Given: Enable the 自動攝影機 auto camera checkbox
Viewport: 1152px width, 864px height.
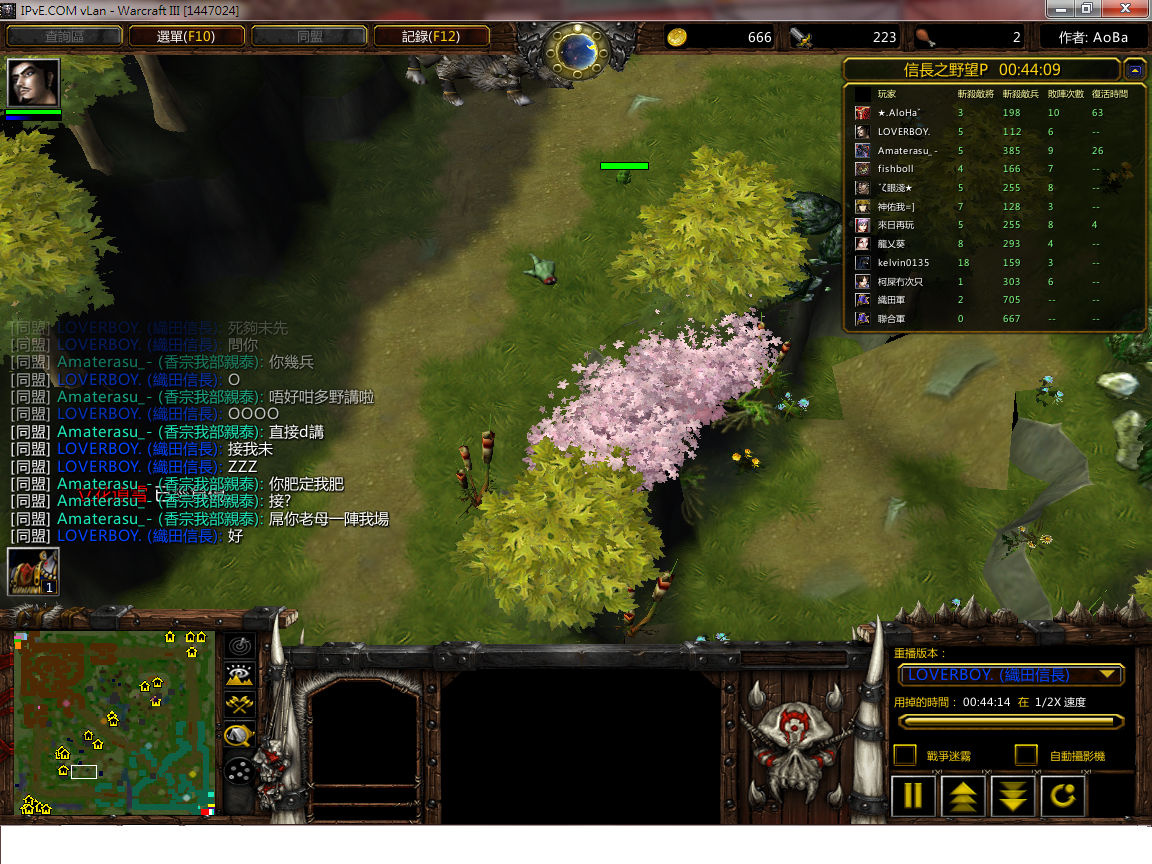Looking at the screenshot, I should (x=1026, y=755).
